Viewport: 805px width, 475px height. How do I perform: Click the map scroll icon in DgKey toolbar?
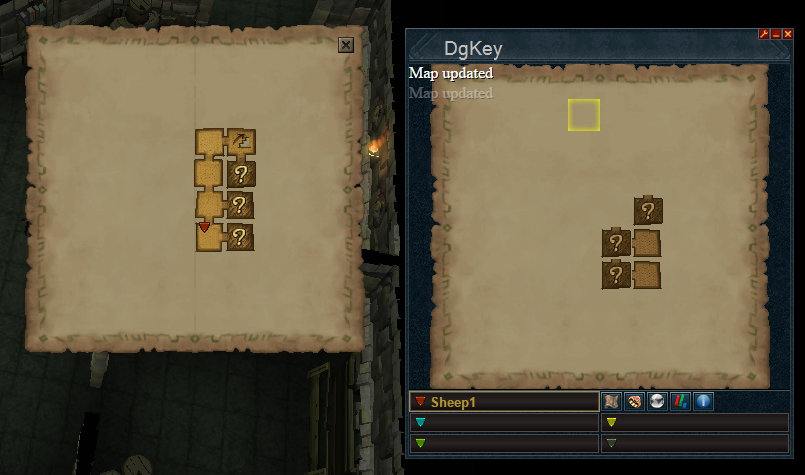[612, 402]
